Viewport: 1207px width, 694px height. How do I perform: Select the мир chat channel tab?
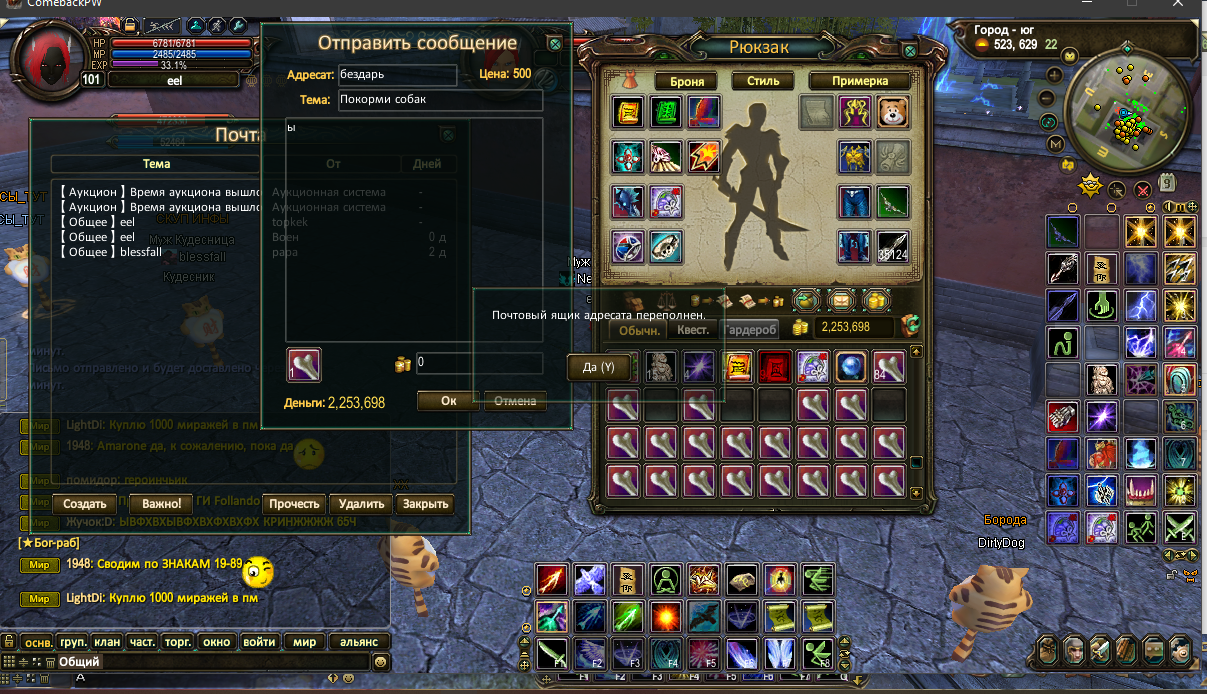[305, 642]
